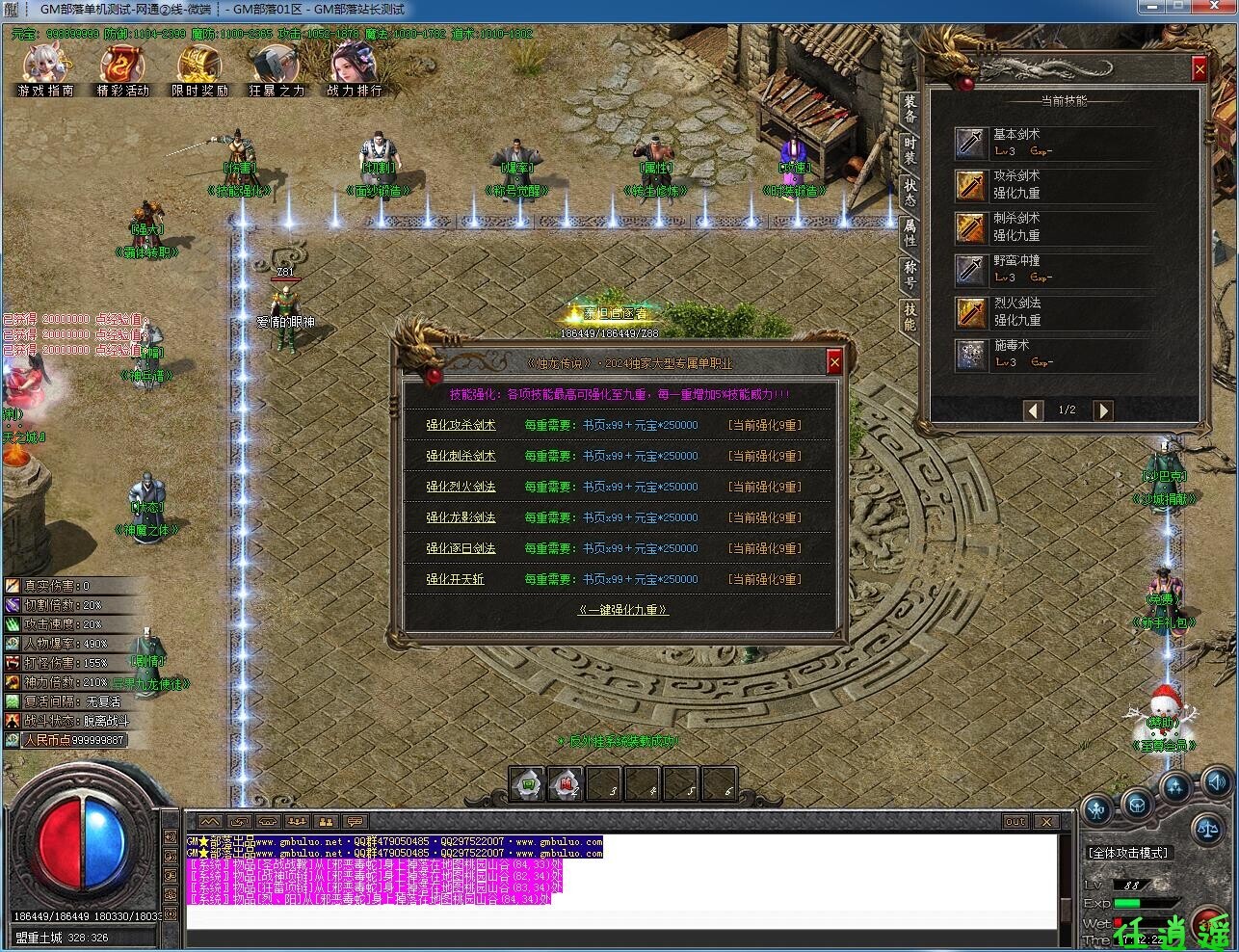Image resolution: width=1239 pixels, height=952 pixels.
Task: Click the scales trade icon near the minimap
Action: [x=1207, y=830]
